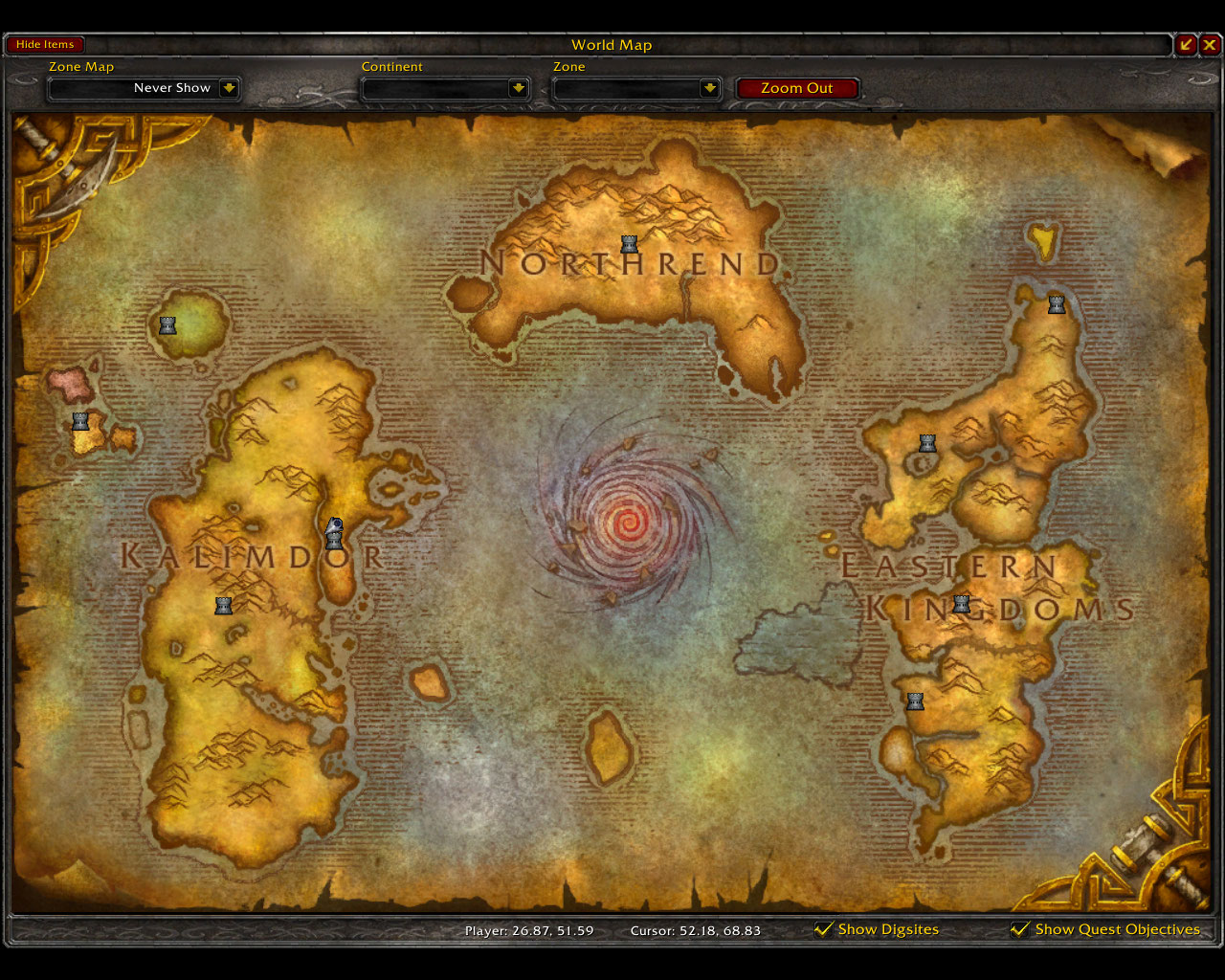
Task: Open the Continent dropdown
Action: pyautogui.click(x=518, y=88)
